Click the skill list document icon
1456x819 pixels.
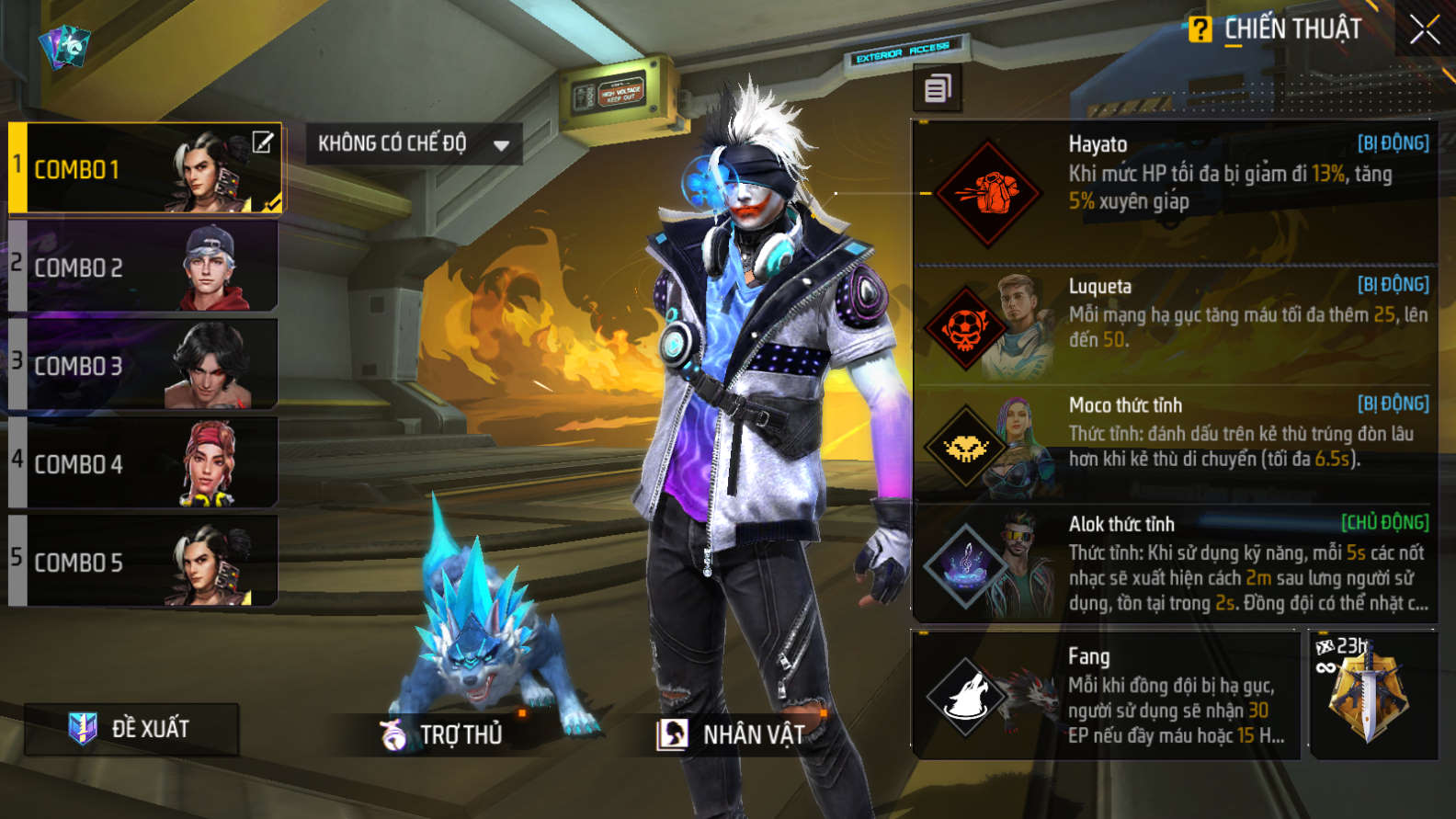click(x=938, y=89)
